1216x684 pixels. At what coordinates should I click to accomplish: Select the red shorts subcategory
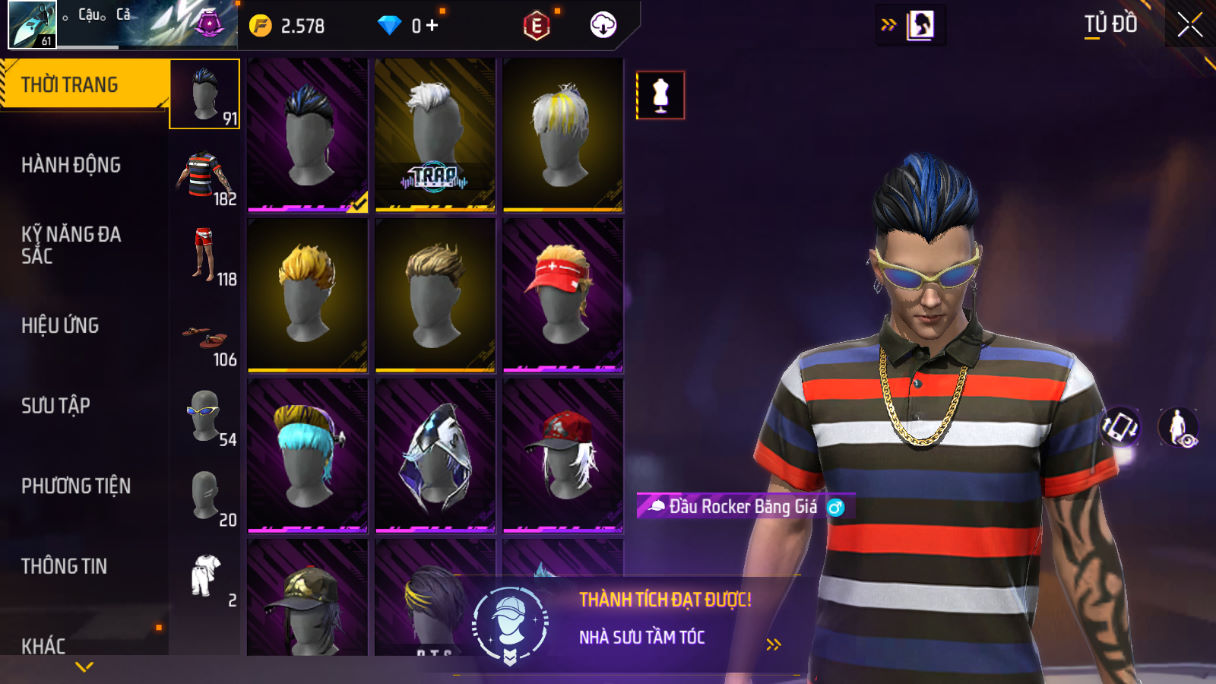coord(205,255)
